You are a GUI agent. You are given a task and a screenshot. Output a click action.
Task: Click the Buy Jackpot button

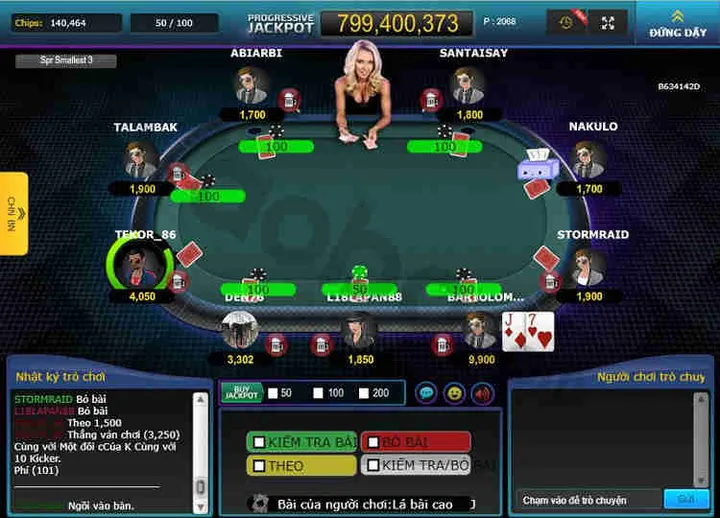241,393
